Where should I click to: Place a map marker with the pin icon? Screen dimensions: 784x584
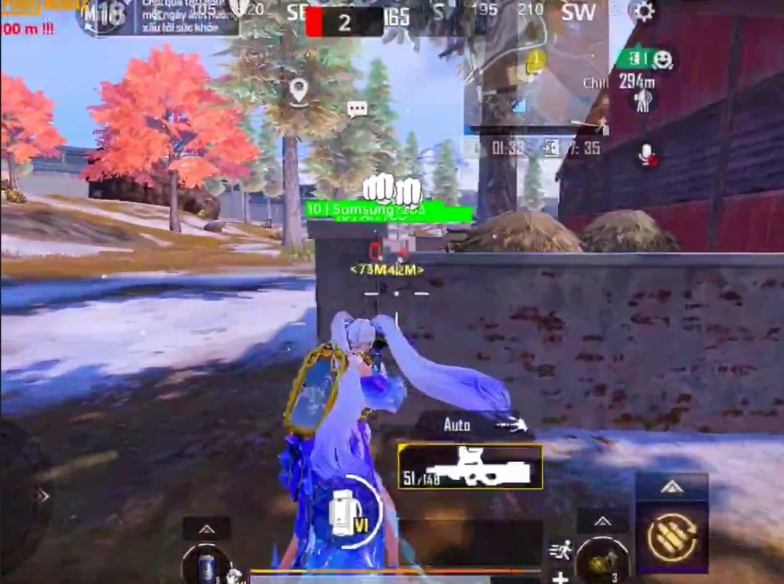tap(298, 92)
